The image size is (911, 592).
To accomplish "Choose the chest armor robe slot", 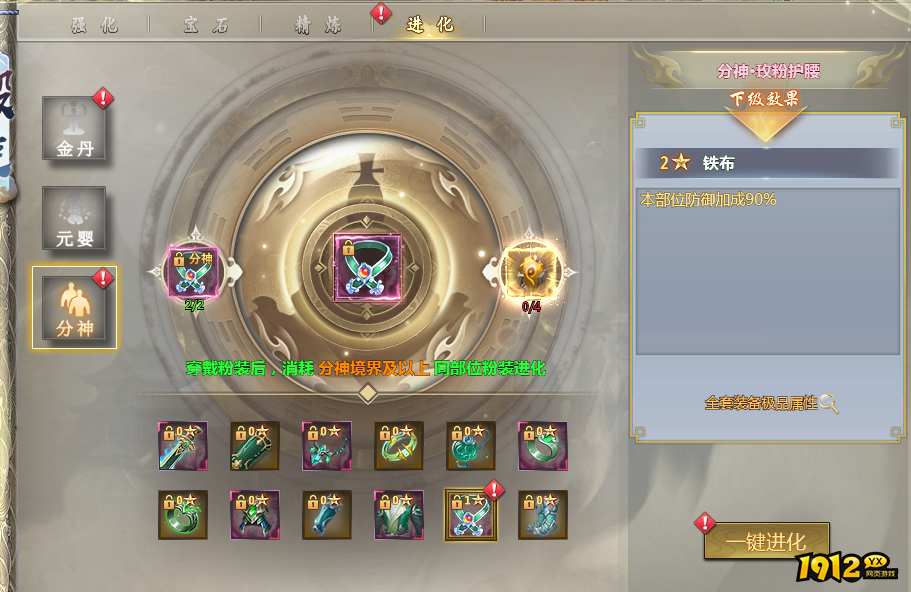I will 399,515.
